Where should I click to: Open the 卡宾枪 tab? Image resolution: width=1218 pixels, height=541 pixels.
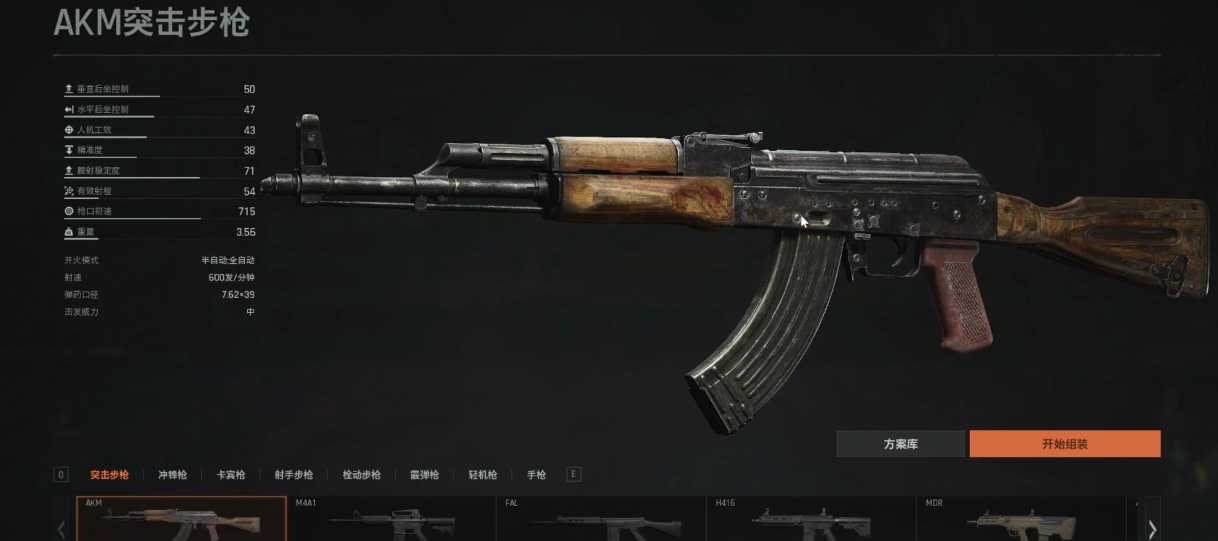point(231,475)
